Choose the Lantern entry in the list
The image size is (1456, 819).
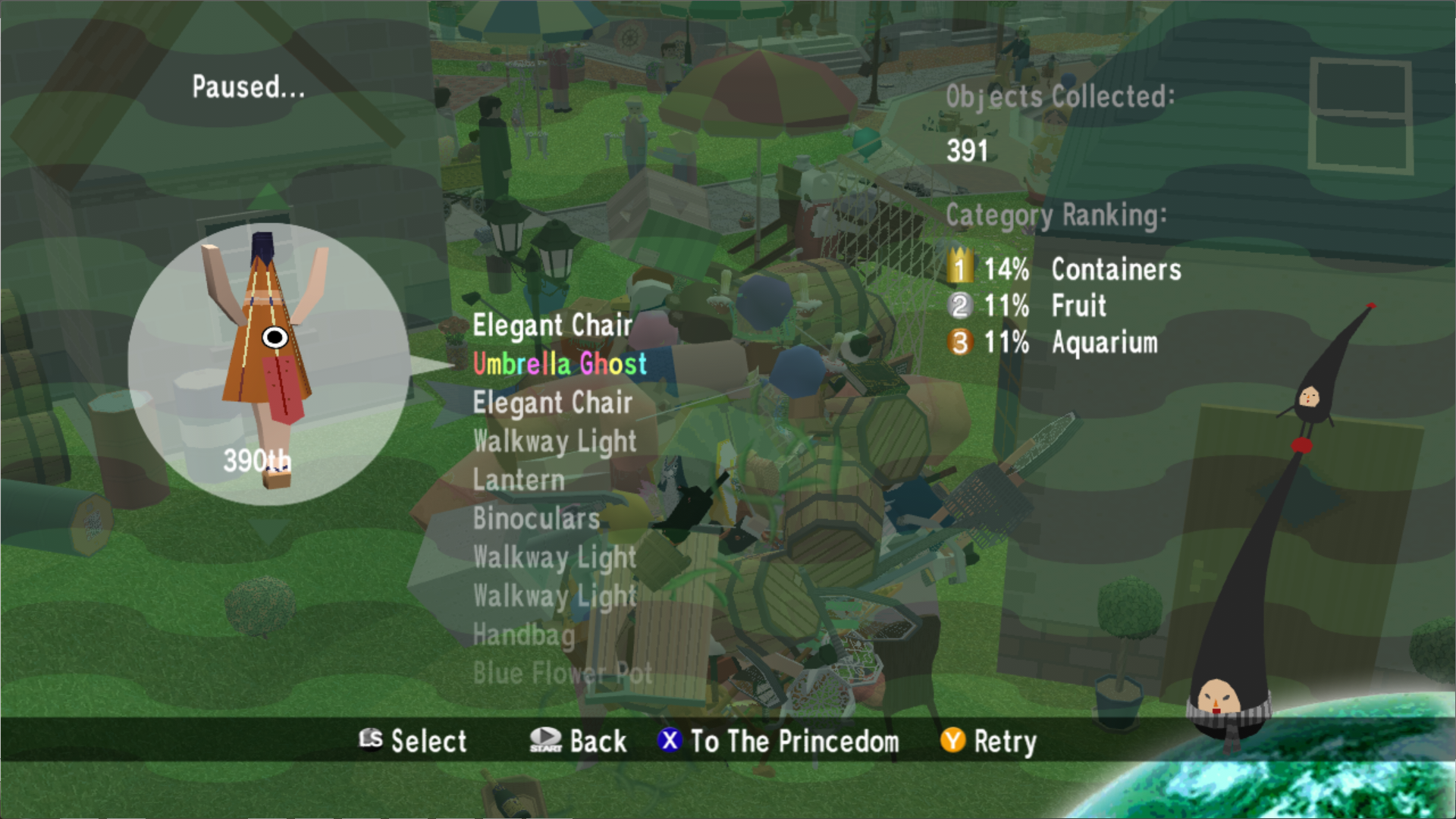click(x=519, y=480)
